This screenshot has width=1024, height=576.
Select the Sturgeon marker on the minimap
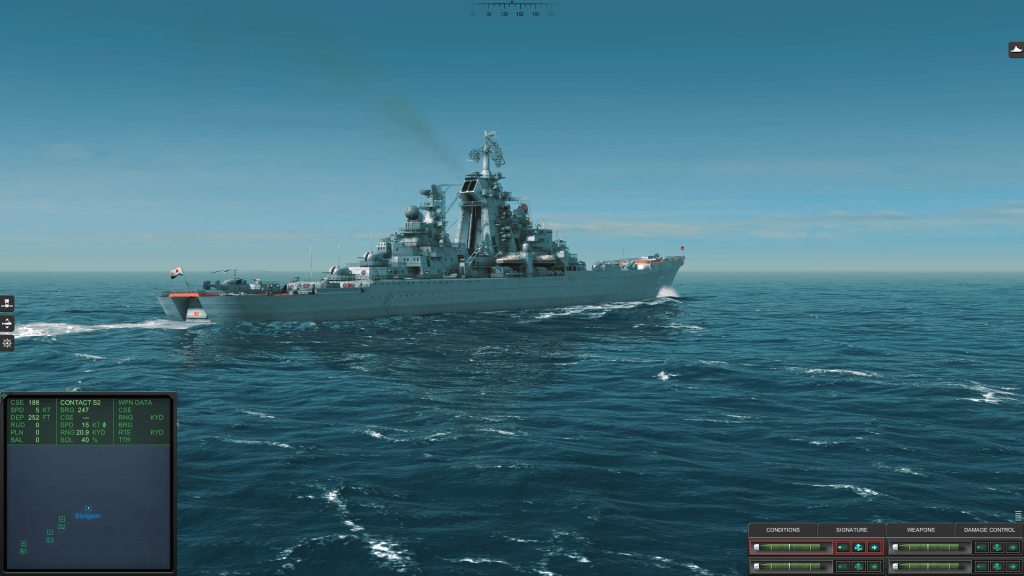pos(88,511)
